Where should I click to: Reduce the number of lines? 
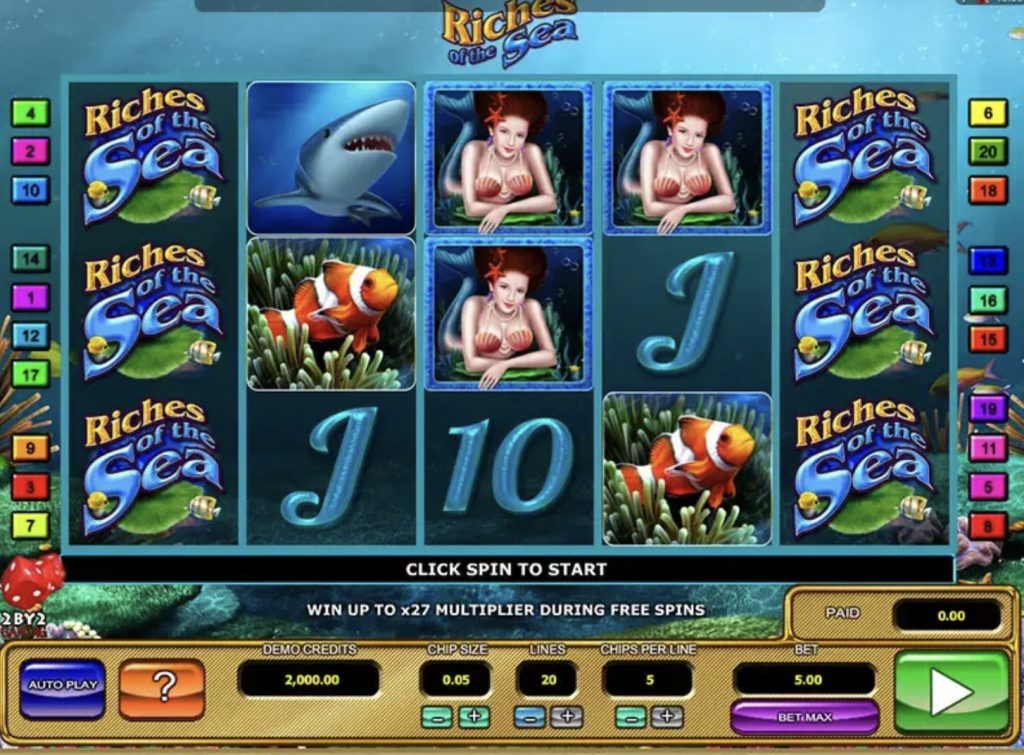(529, 717)
